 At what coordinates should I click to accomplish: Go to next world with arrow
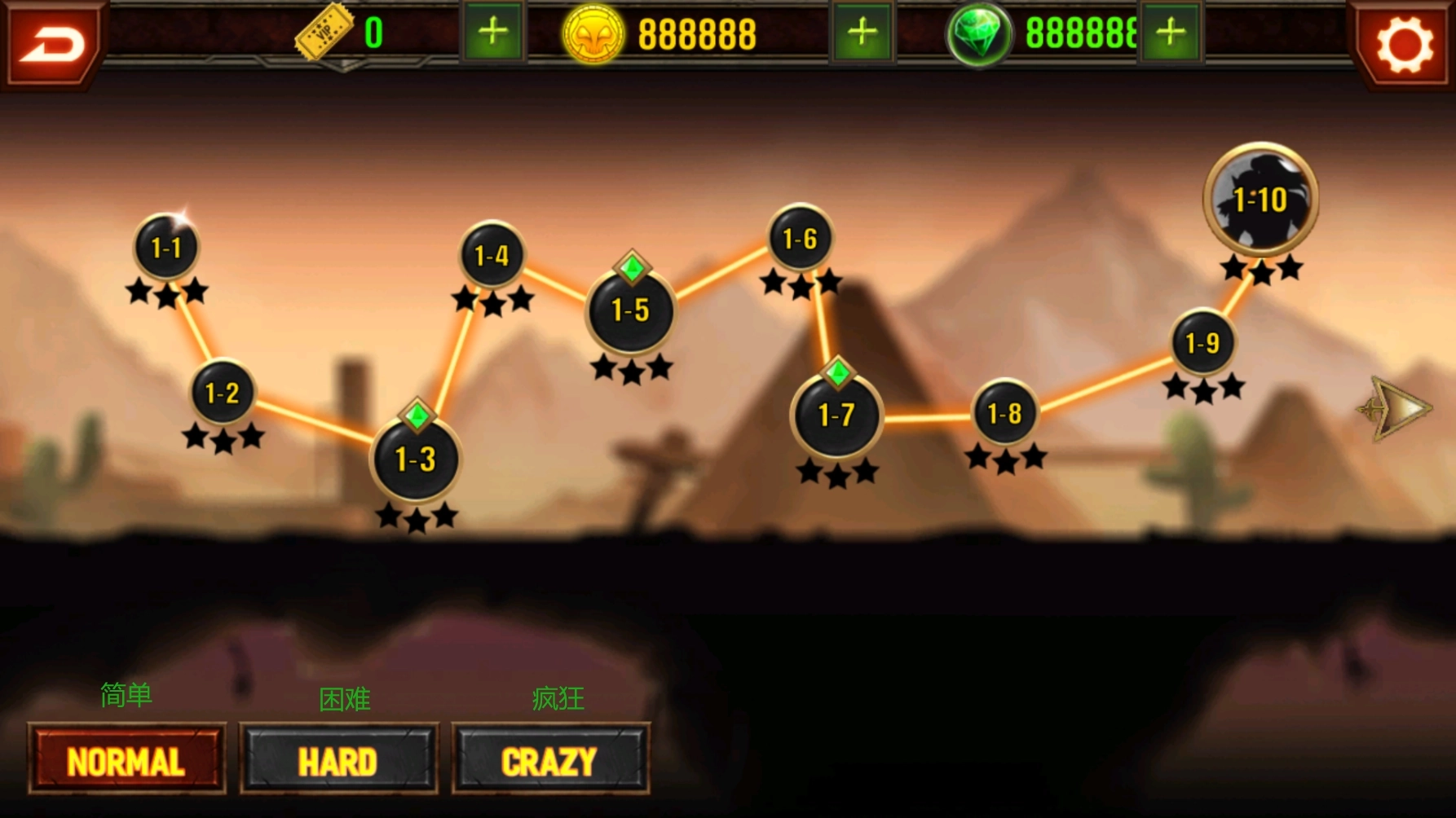pos(1396,409)
